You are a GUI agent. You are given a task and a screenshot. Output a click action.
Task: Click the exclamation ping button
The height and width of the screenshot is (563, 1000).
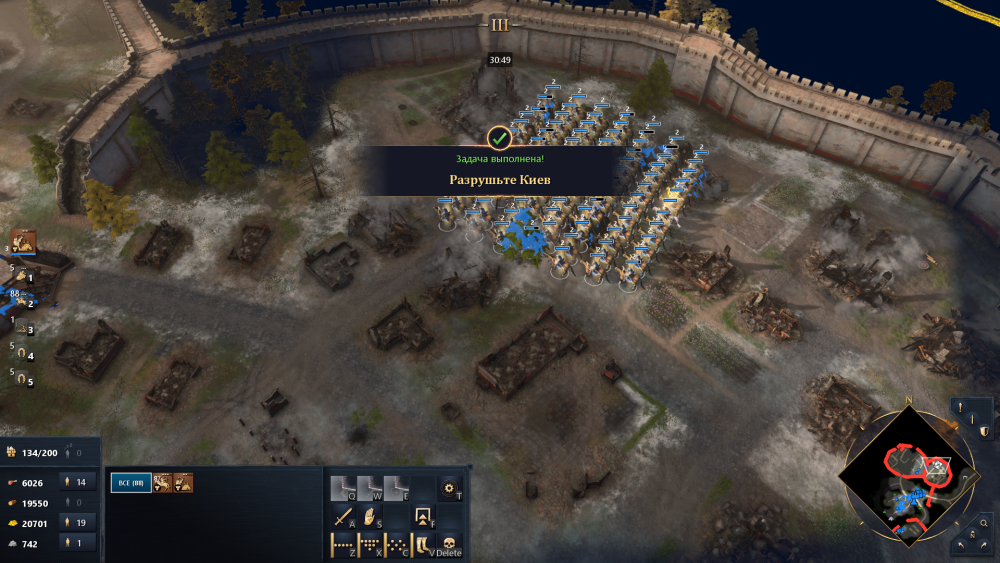tap(960, 407)
